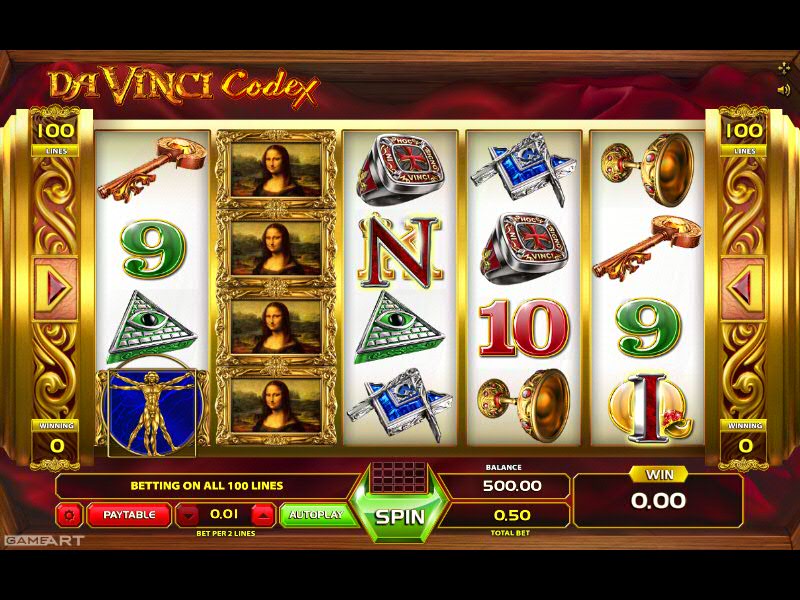This screenshot has width=800, height=600.
Task: Open settings with the red gear button
Action: [70, 516]
